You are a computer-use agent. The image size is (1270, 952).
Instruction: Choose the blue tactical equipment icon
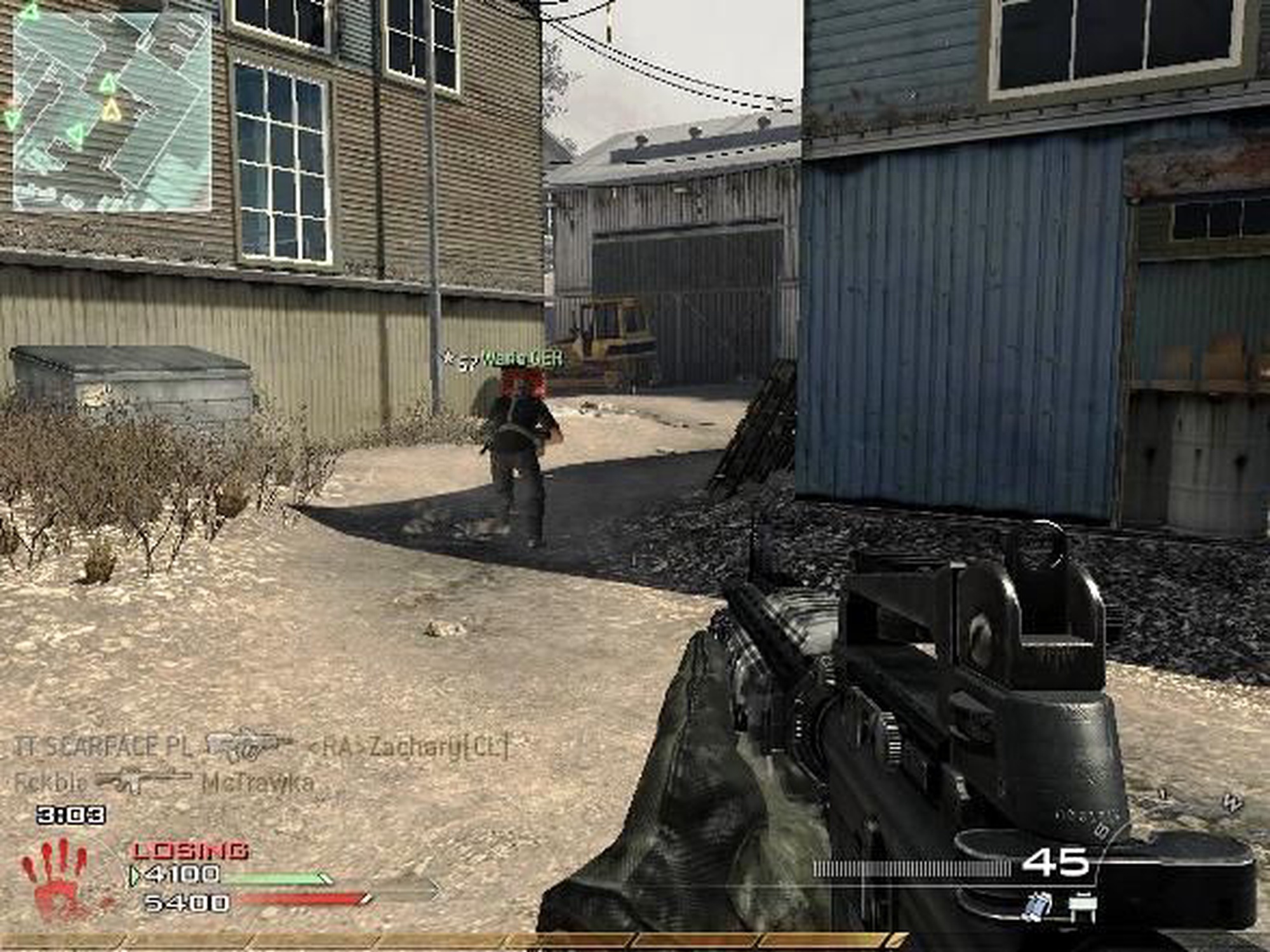1036,906
